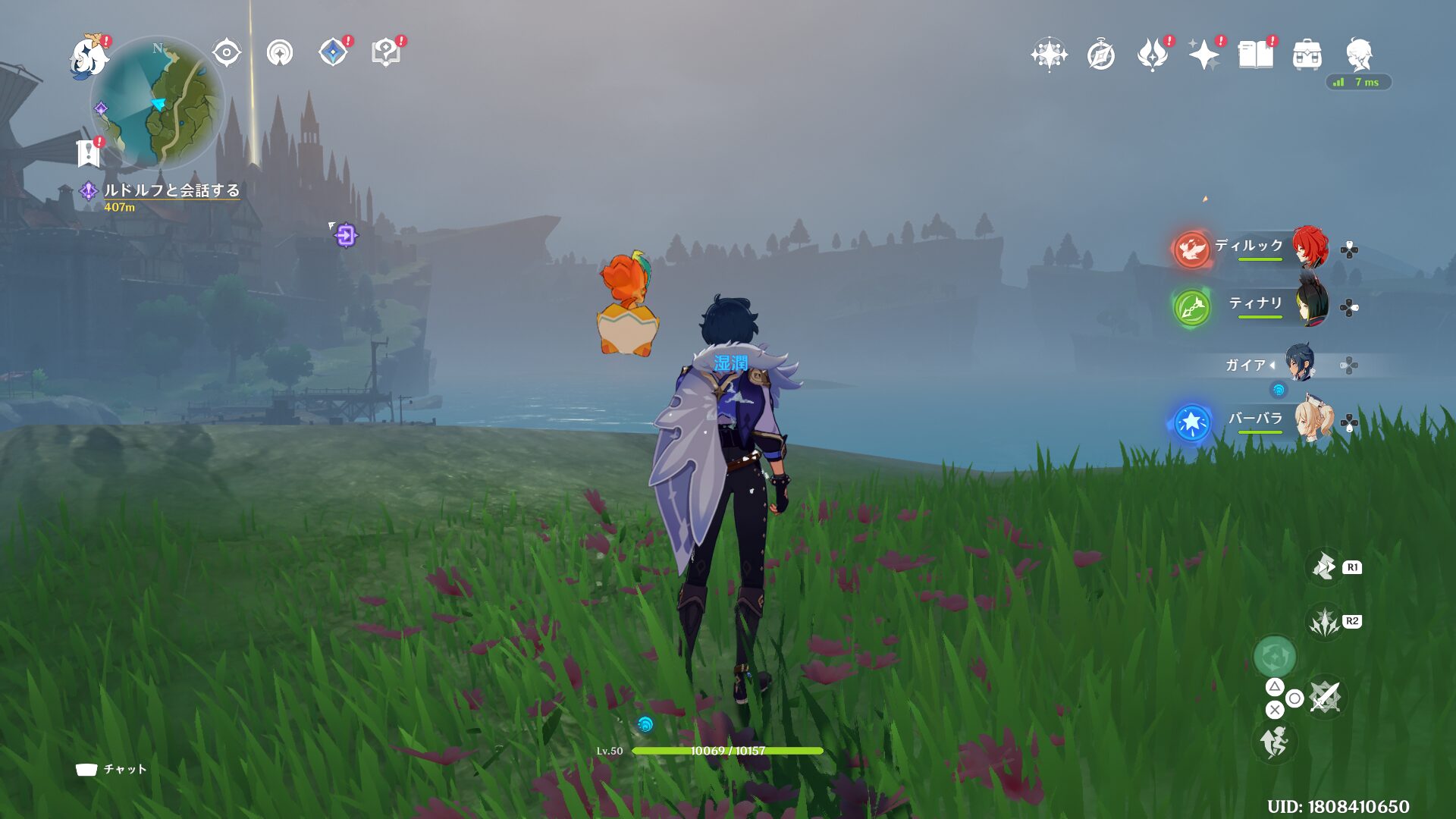Image resolution: width=1456 pixels, height=819 pixels.
Task: Open the wish star icon
Action: (1203, 55)
